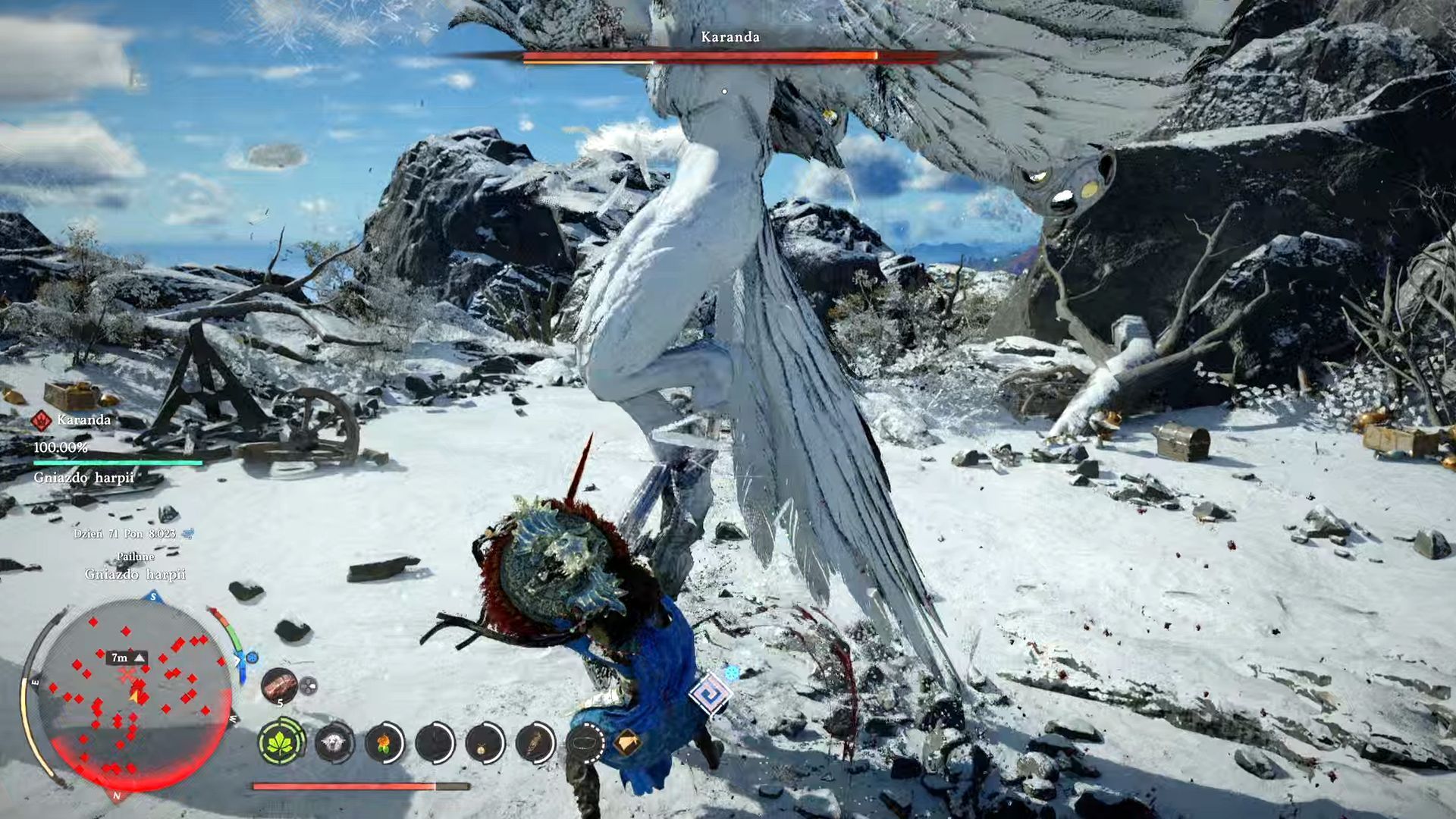The width and height of the screenshot is (1456, 819).
Task: Select the white furry beast slot
Action: click(334, 742)
